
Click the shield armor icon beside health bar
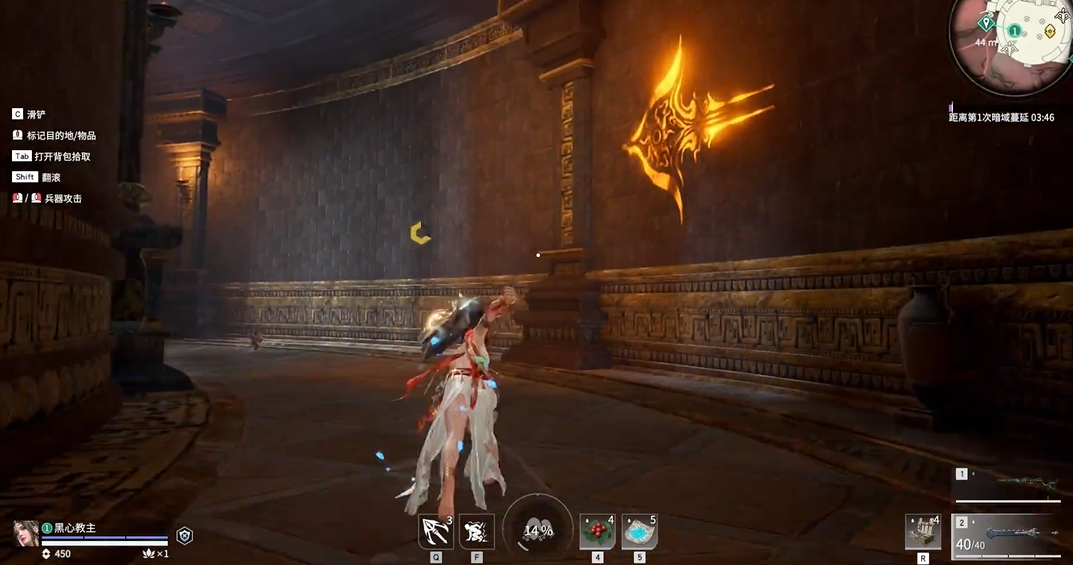pos(184,536)
